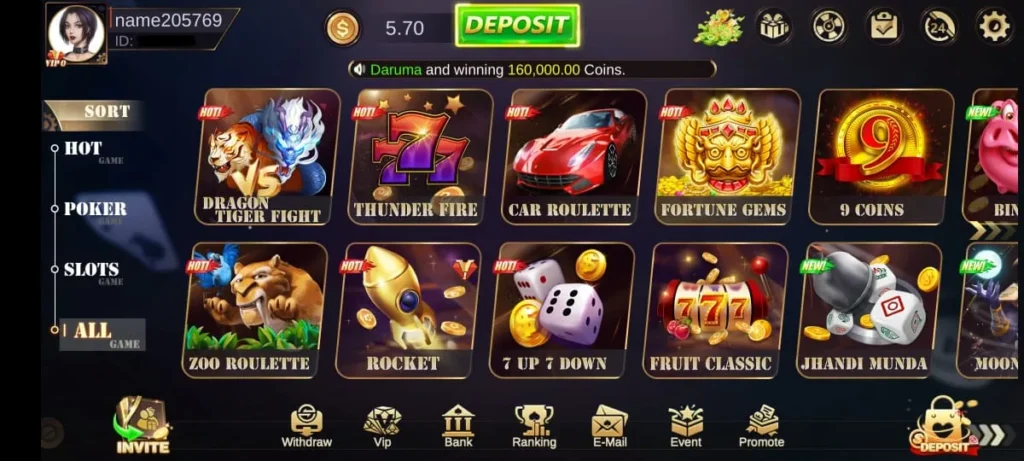The height and width of the screenshot is (461, 1024).
Task: Select the Fortune Gems game tile
Action: point(726,156)
